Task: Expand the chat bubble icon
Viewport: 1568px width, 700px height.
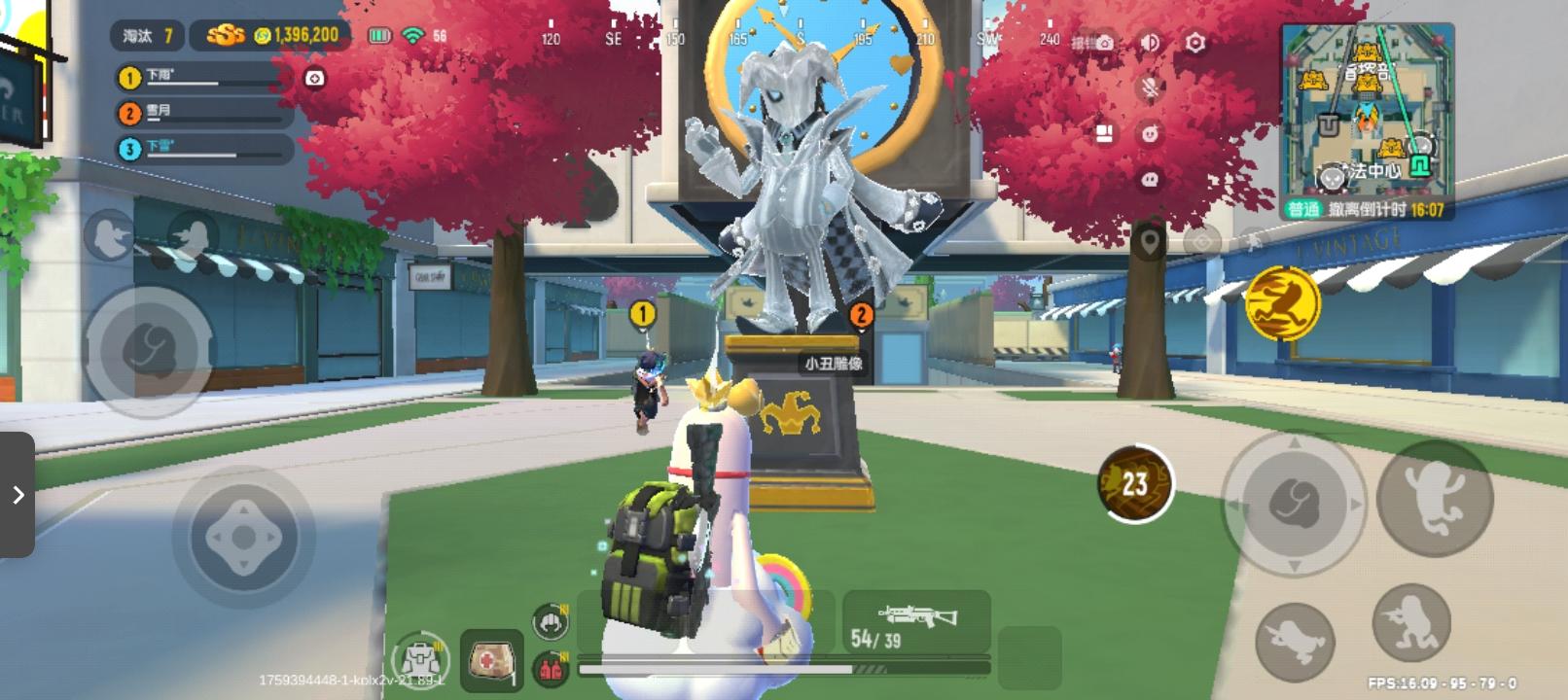Action: tap(1150, 177)
